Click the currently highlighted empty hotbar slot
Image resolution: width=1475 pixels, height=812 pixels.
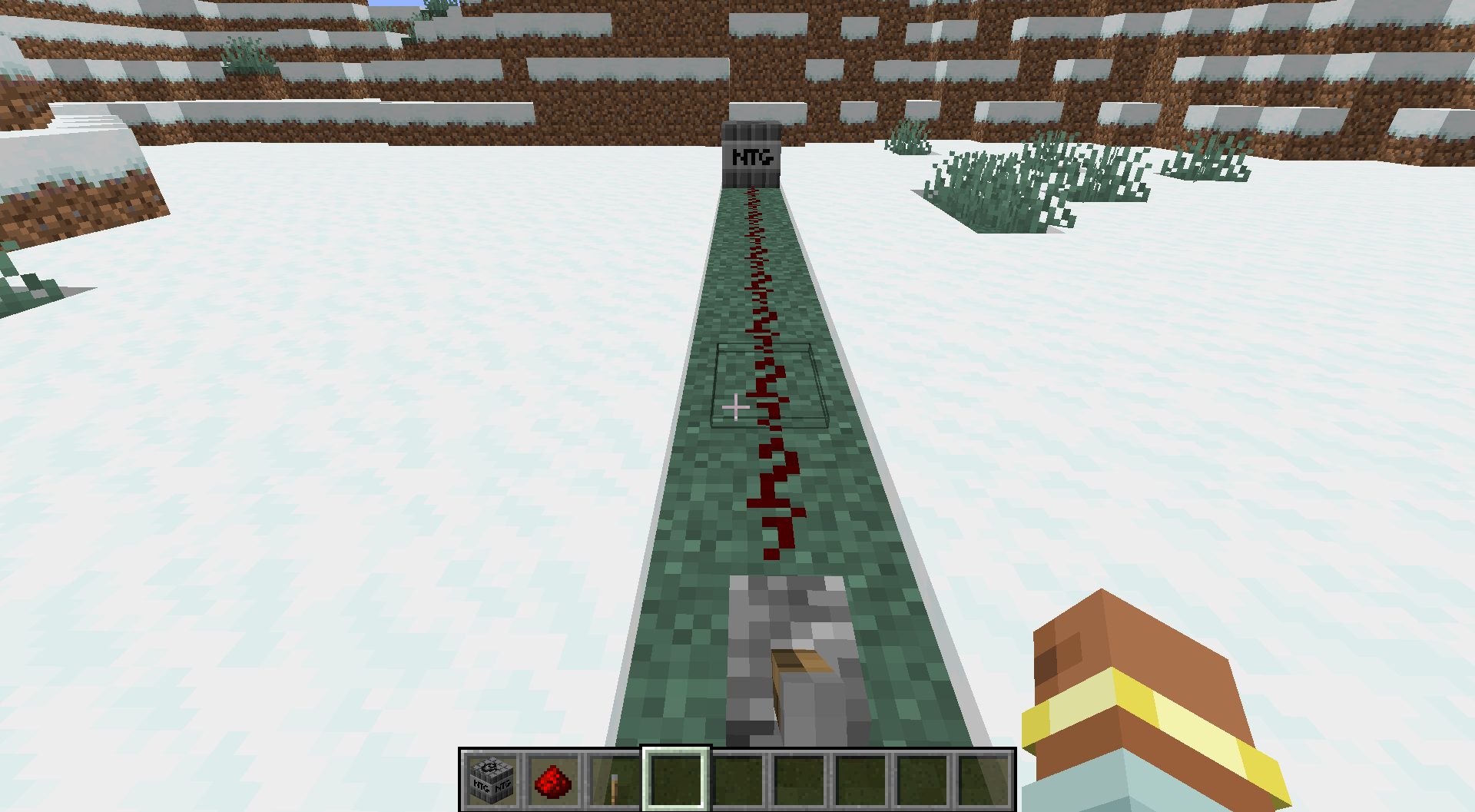pos(675,782)
